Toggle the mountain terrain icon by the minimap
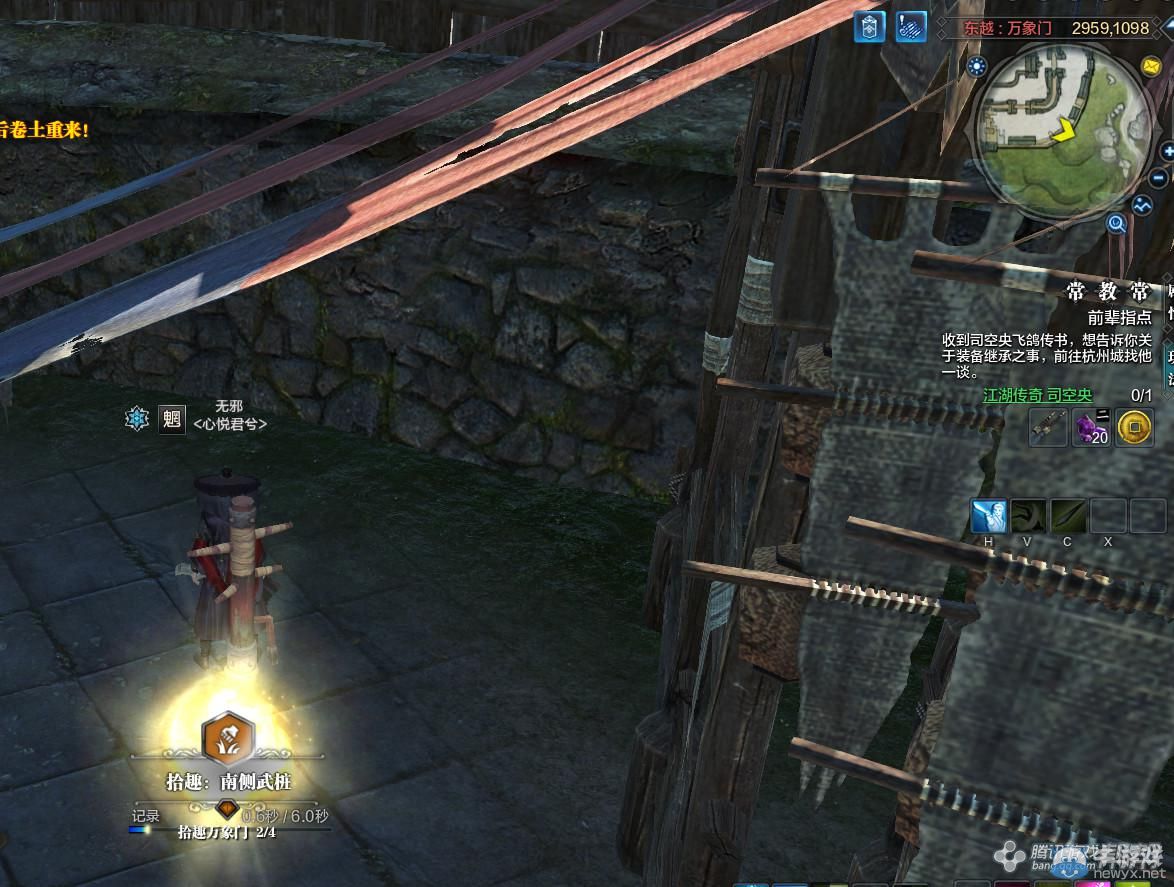The width and height of the screenshot is (1174, 887). (1143, 205)
